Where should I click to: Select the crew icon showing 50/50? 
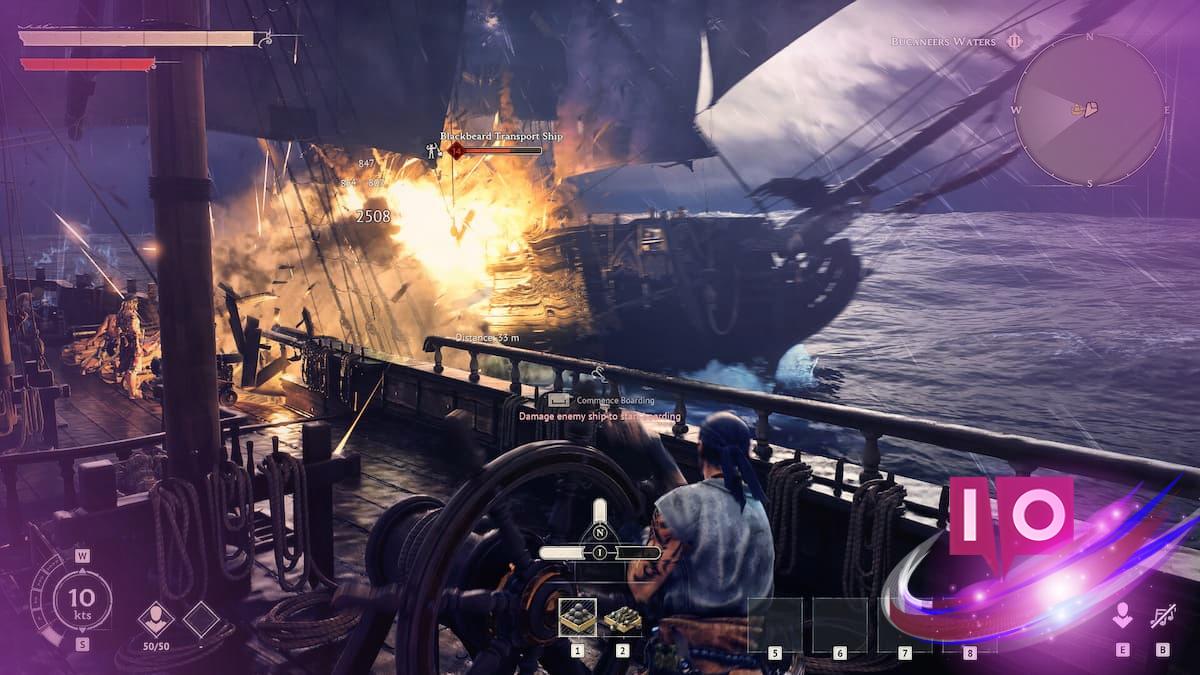pos(155,619)
